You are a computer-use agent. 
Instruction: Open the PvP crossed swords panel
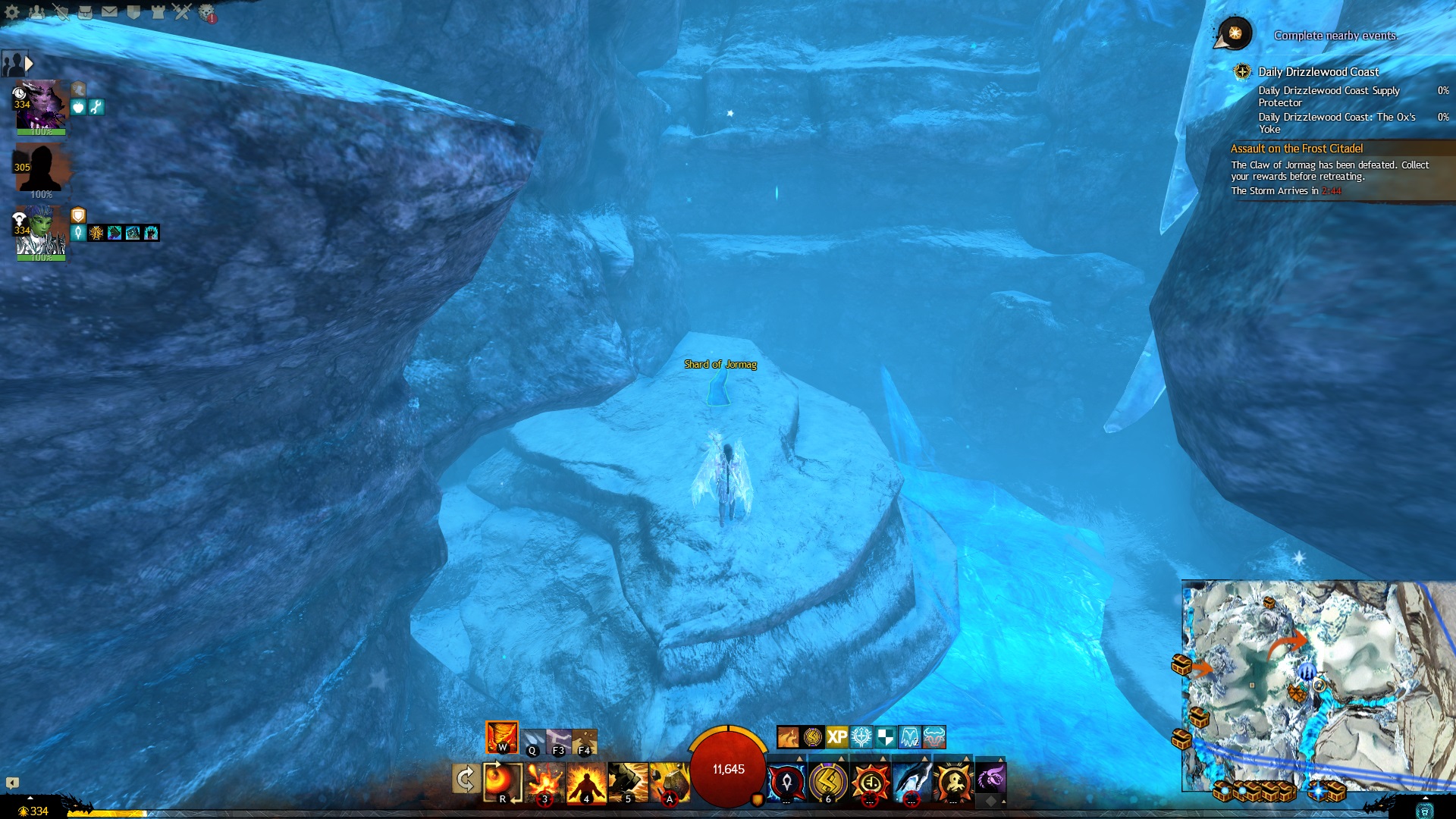(181, 12)
